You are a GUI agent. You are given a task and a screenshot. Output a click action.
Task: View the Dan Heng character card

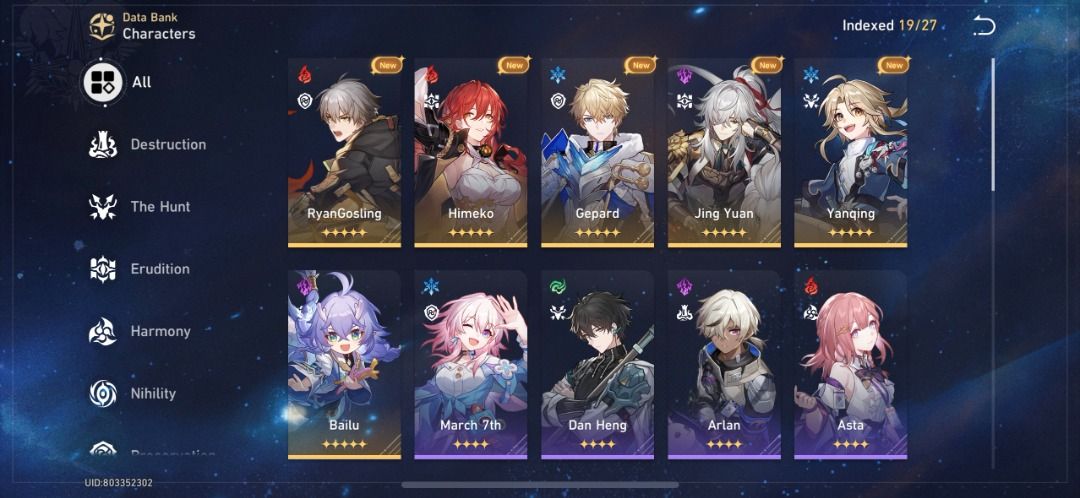pos(597,364)
